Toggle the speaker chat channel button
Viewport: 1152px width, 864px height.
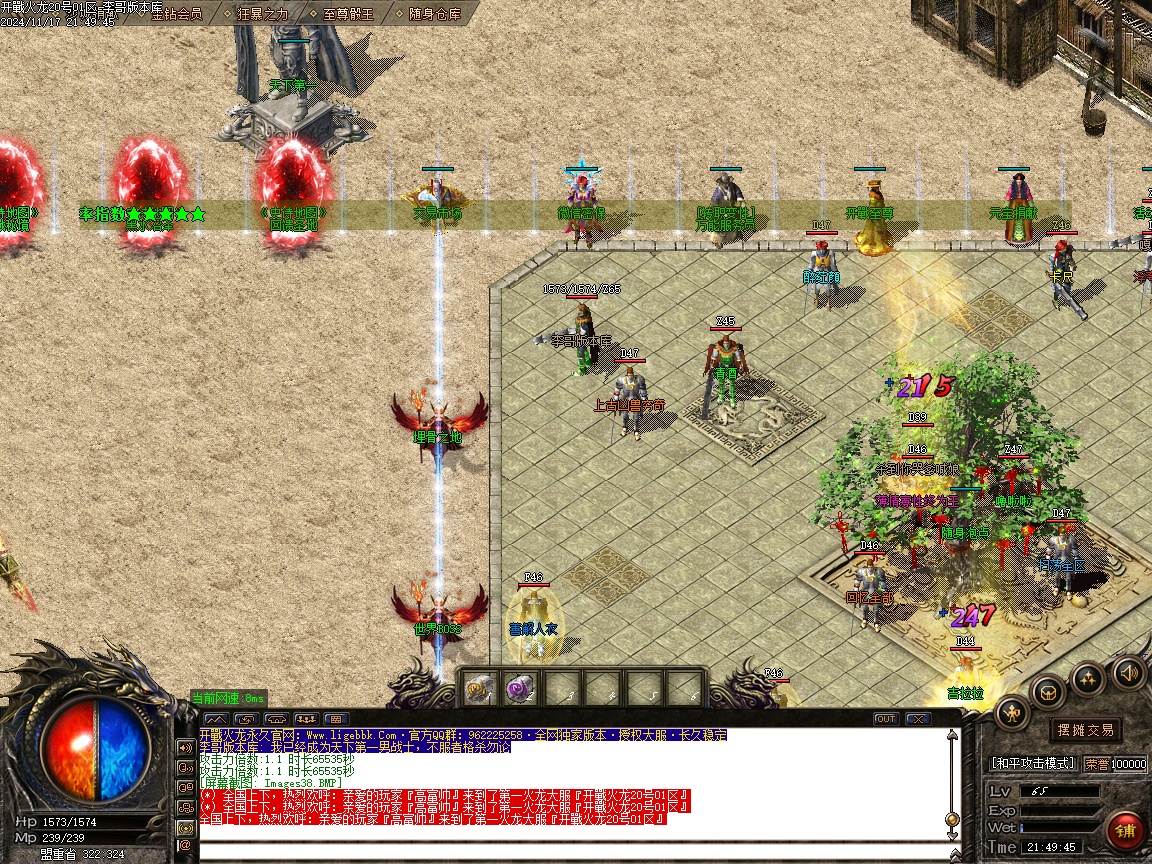pyautogui.click(x=185, y=747)
